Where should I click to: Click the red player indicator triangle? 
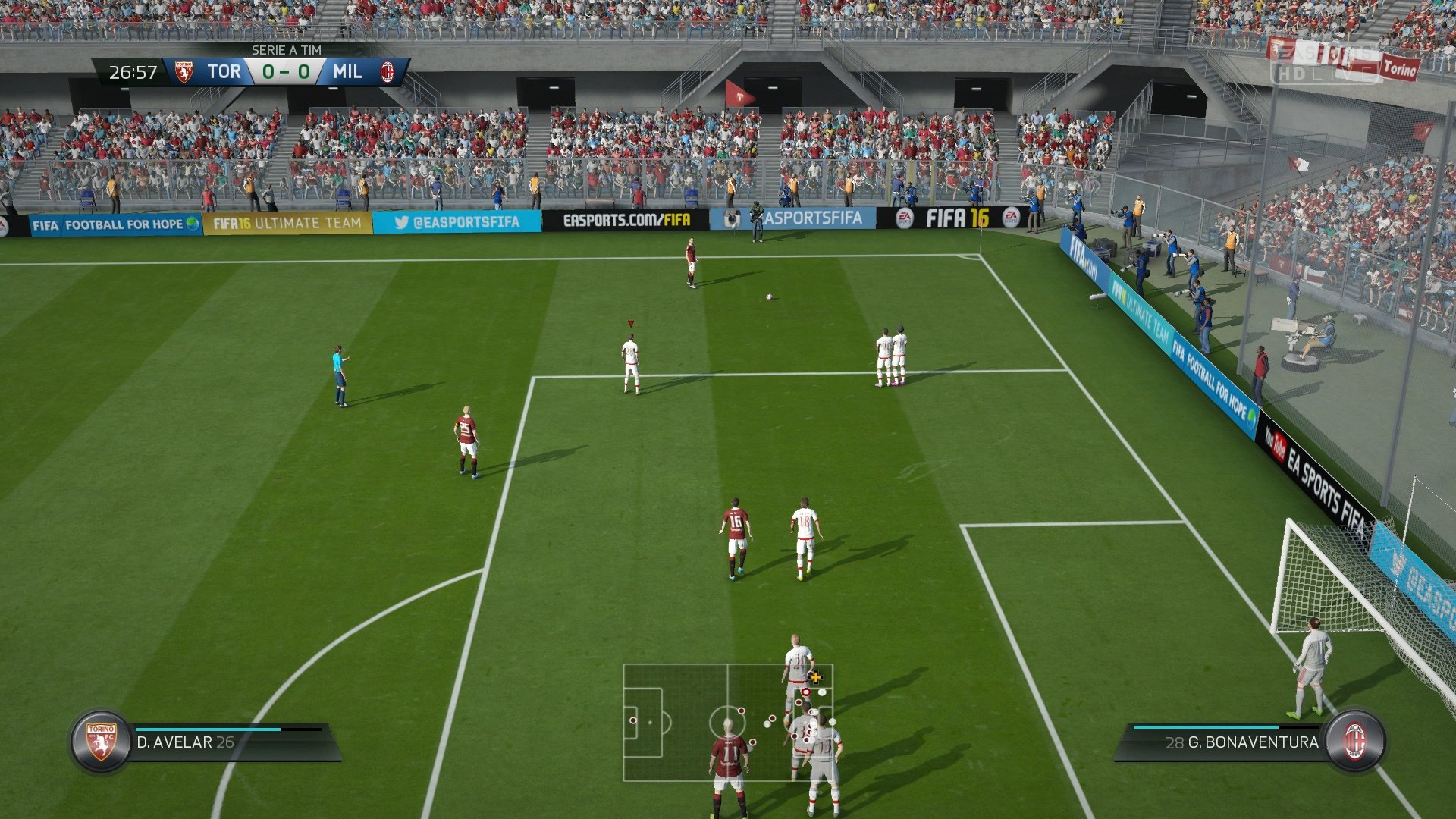629,322
